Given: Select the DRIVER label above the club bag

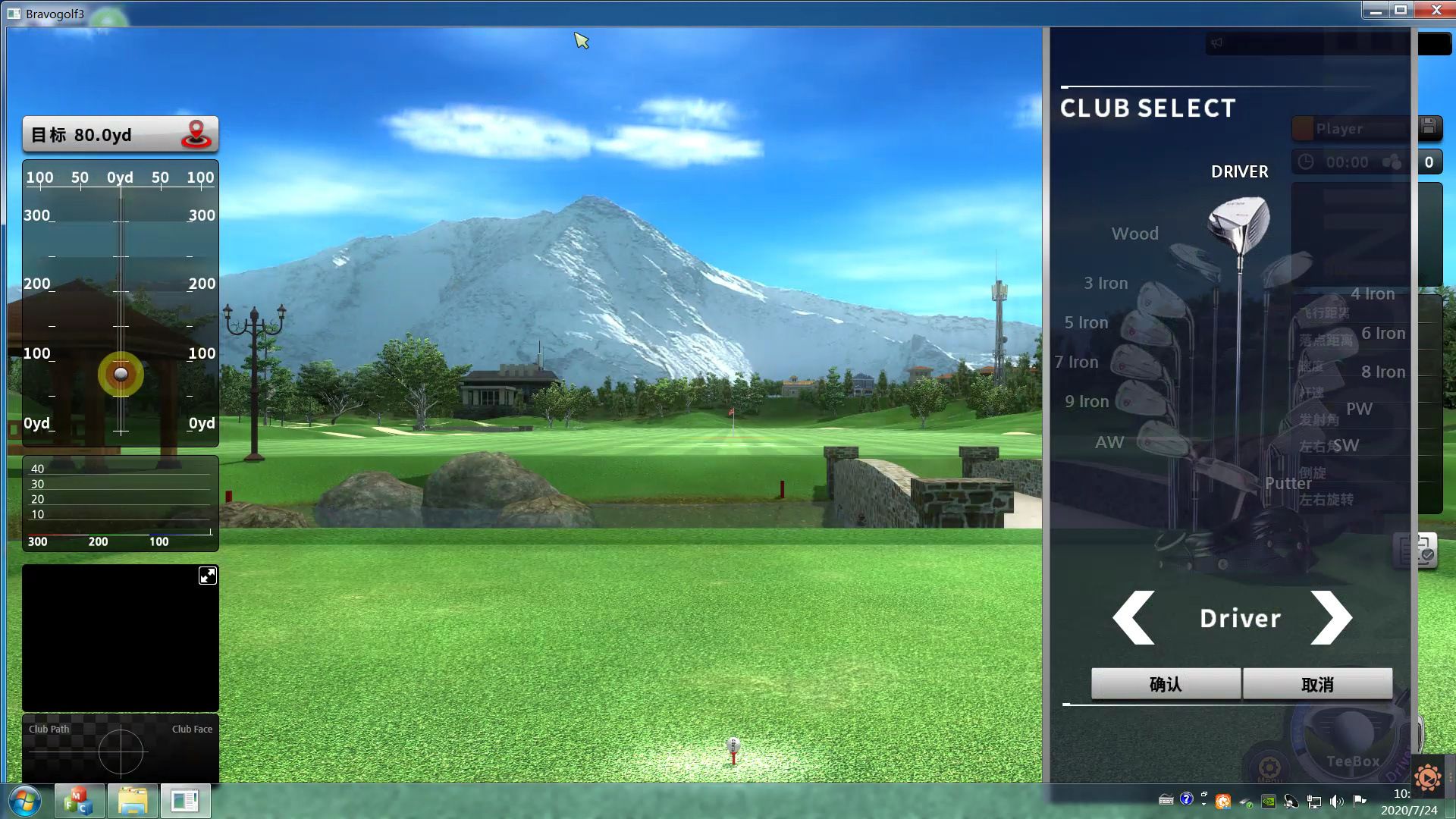Looking at the screenshot, I should coord(1239,171).
